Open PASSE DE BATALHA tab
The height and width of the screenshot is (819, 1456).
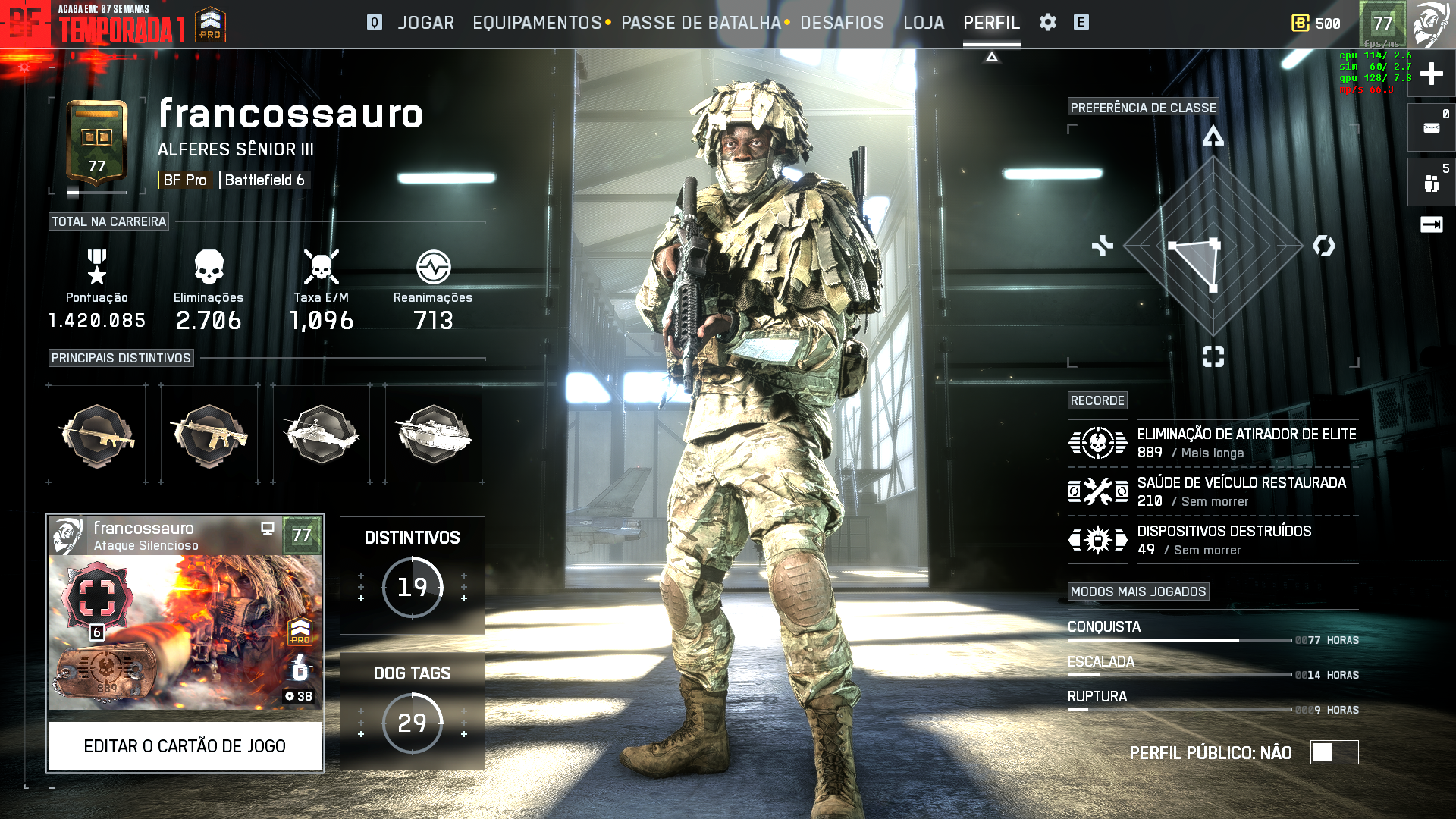coord(701,23)
